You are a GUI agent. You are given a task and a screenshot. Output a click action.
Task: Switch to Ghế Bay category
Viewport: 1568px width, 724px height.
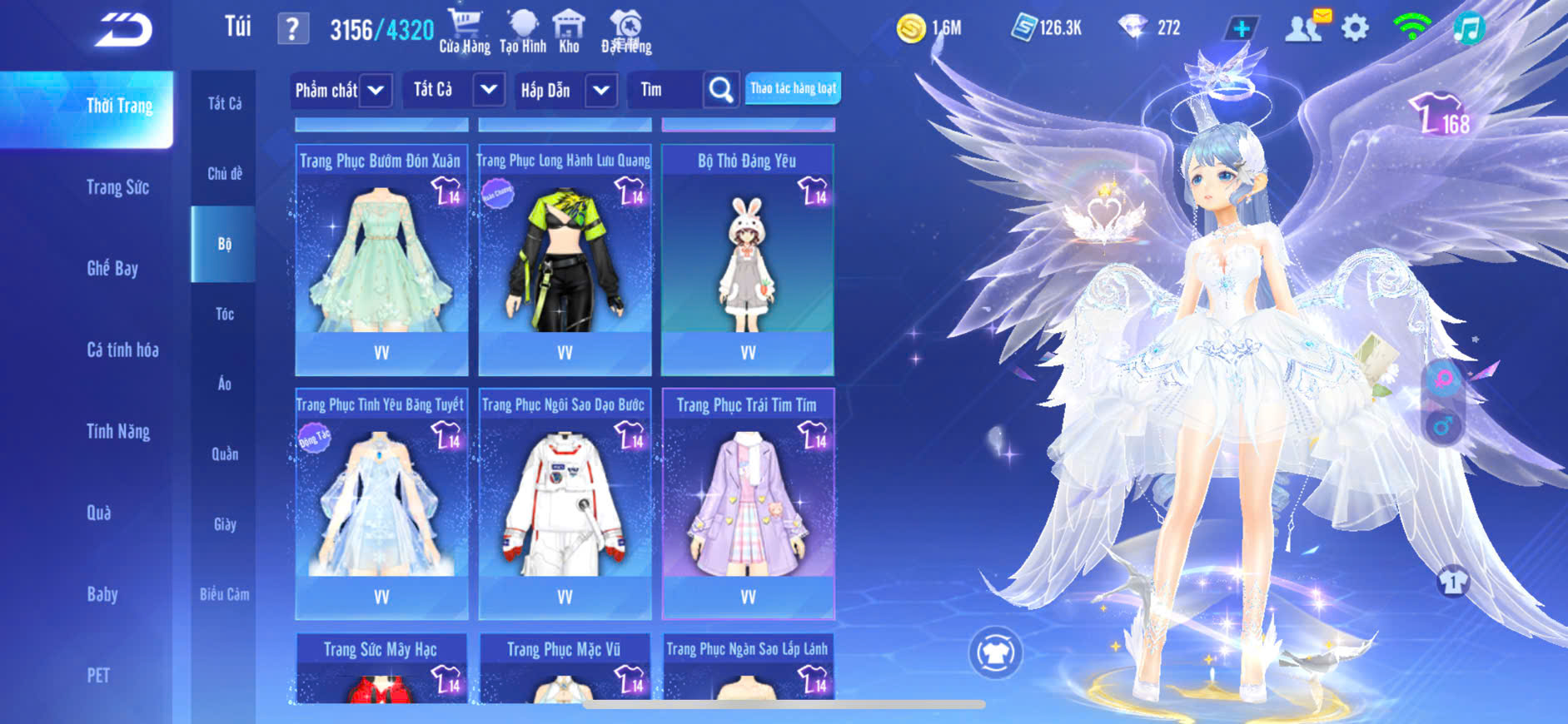tap(112, 268)
